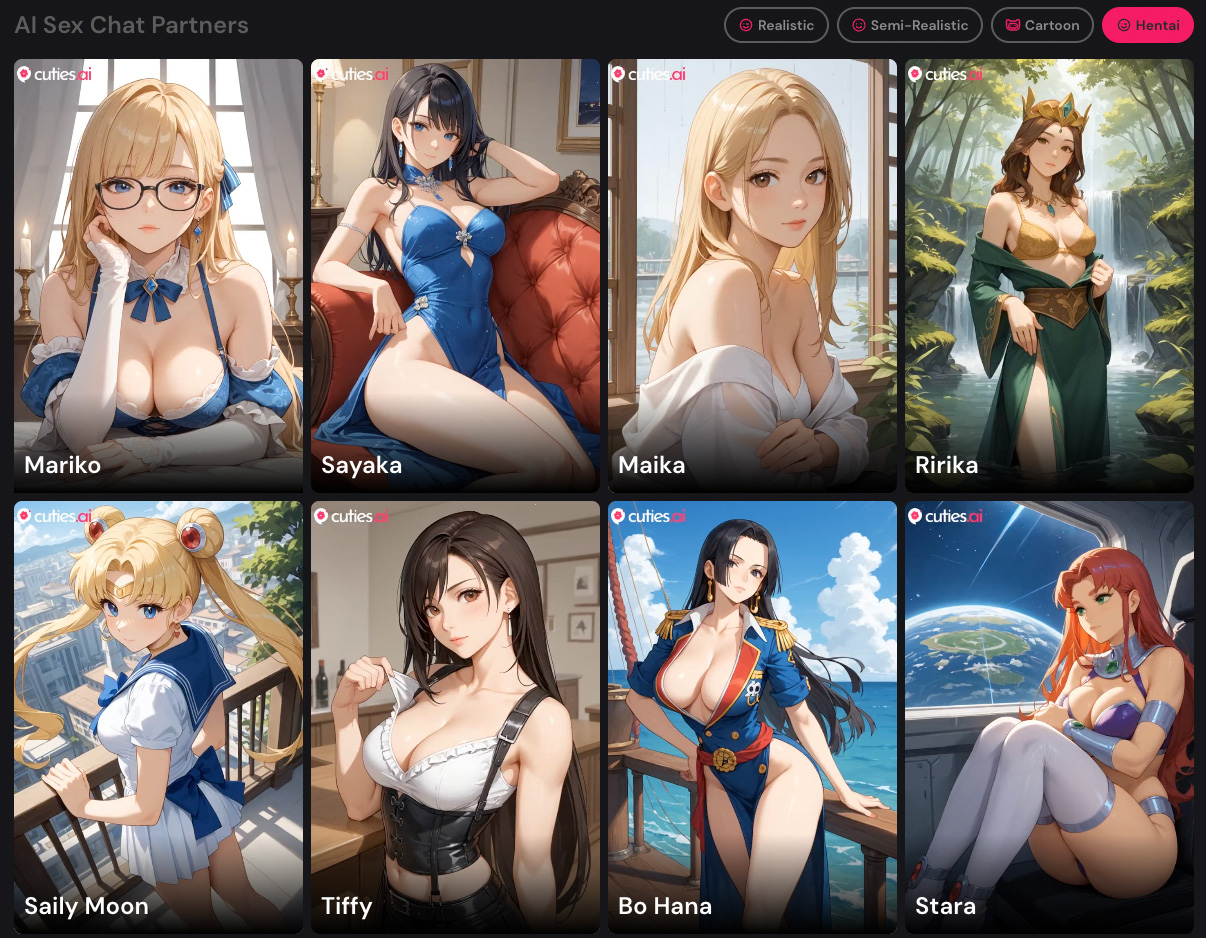The image size is (1206, 938).
Task: Select the Sayaka character card
Action: pyautogui.click(x=455, y=275)
